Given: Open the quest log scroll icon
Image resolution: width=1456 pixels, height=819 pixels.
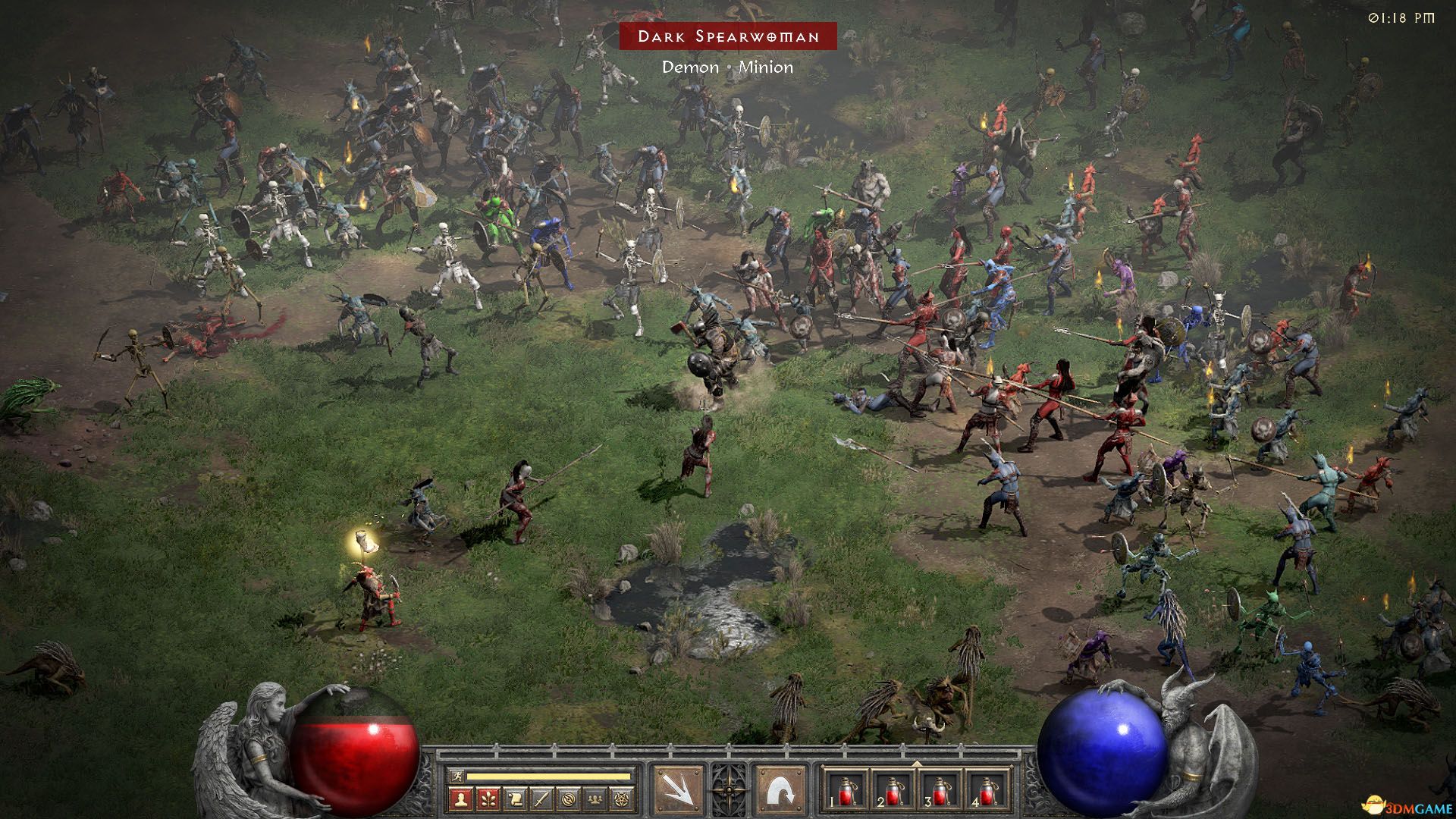Looking at the screenshot, I should point(515,798).
